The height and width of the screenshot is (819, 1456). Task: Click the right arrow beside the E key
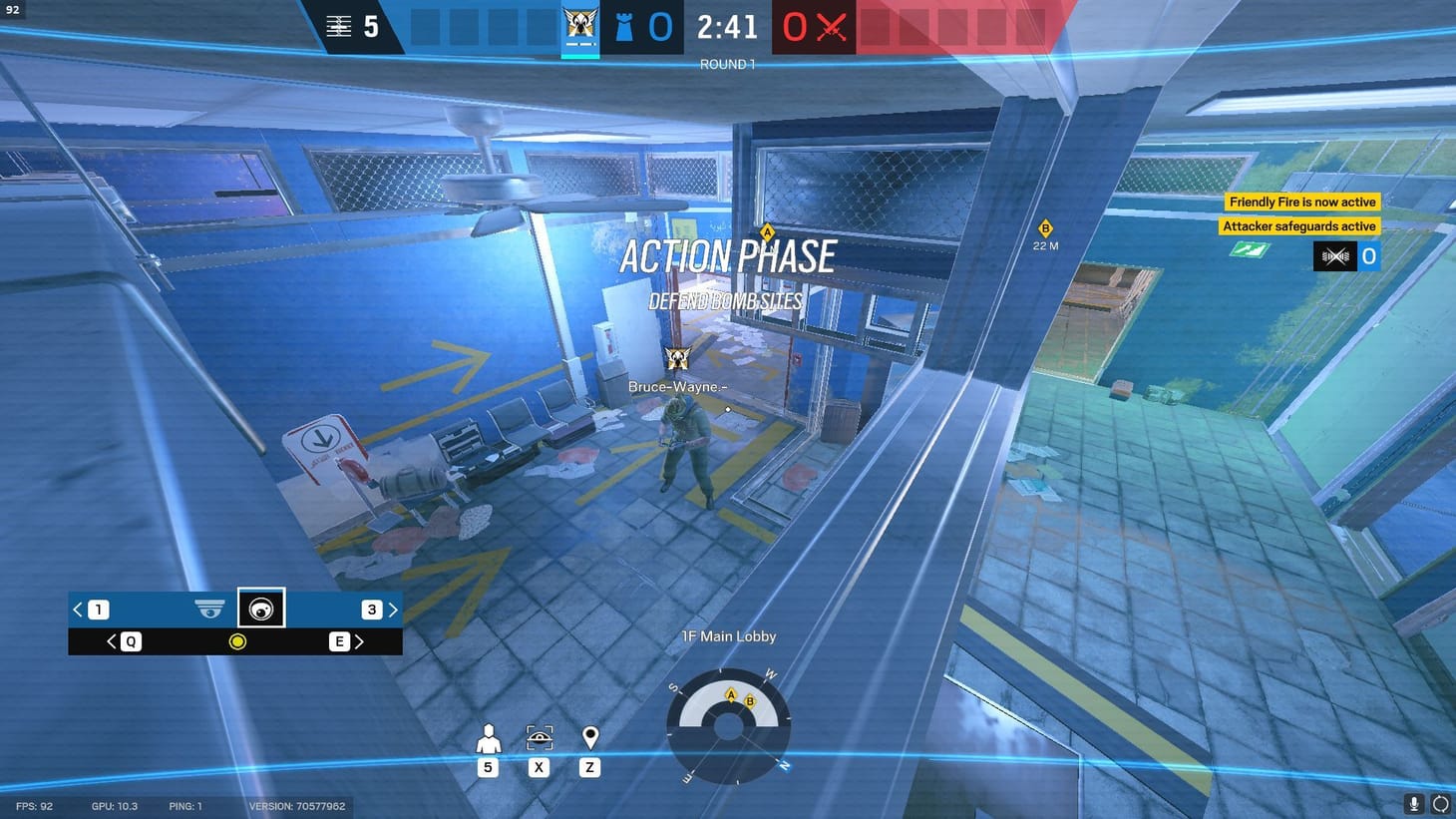tap(360, 642)
